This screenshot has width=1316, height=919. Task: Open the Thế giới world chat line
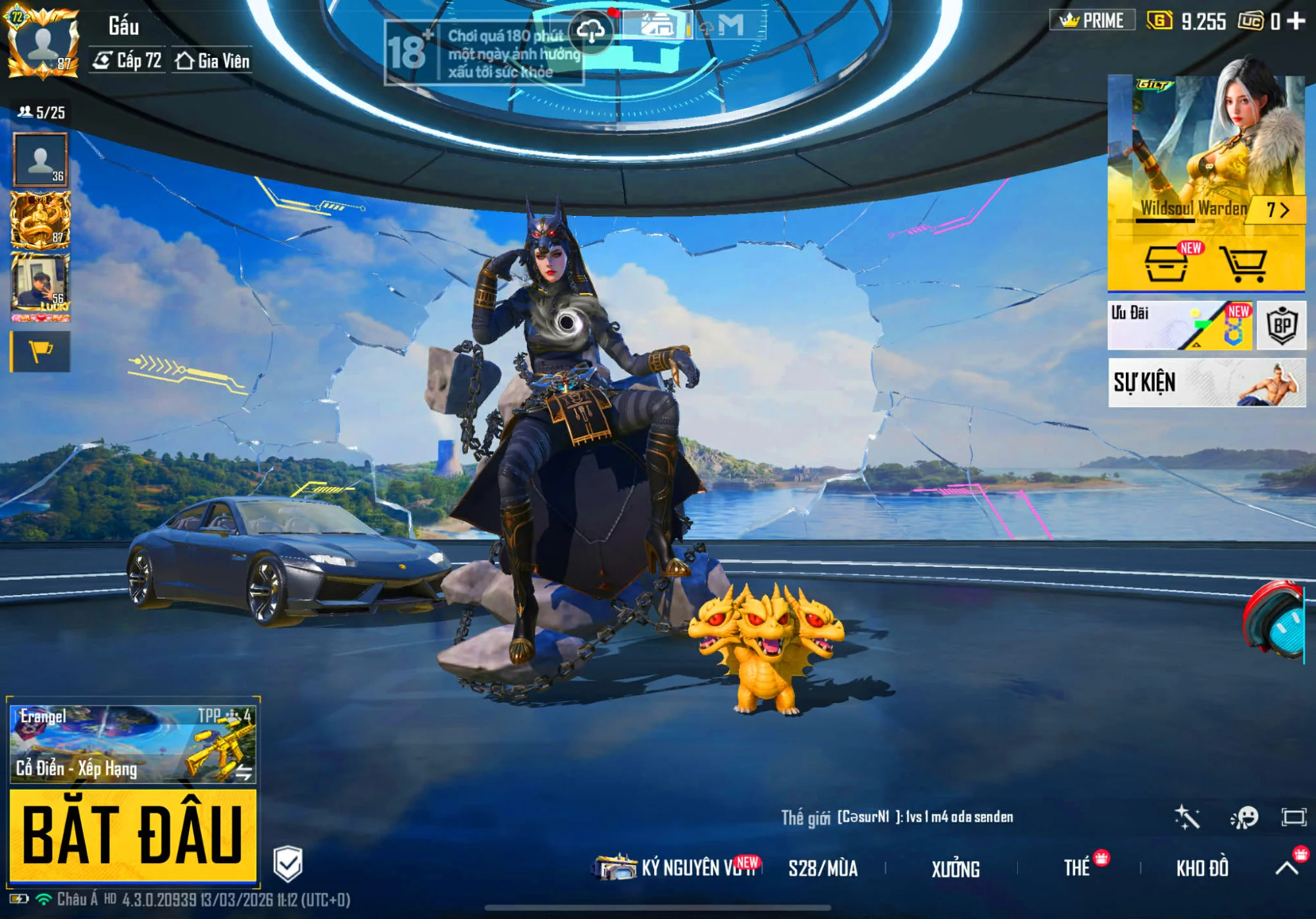(898, 818)
